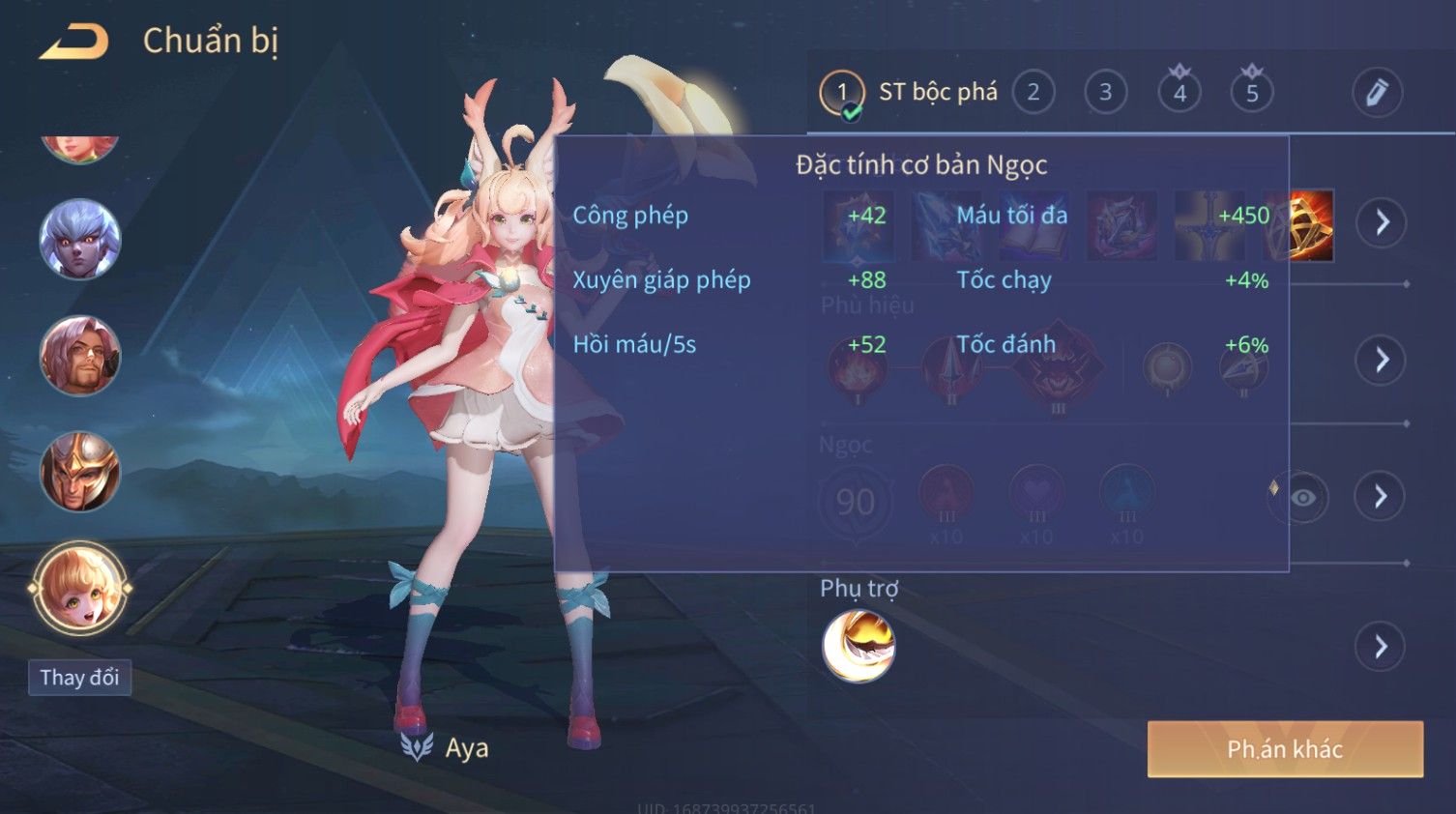Open the Ngọc rune page arrow
1456x814 pixels.
point(1381,497)
